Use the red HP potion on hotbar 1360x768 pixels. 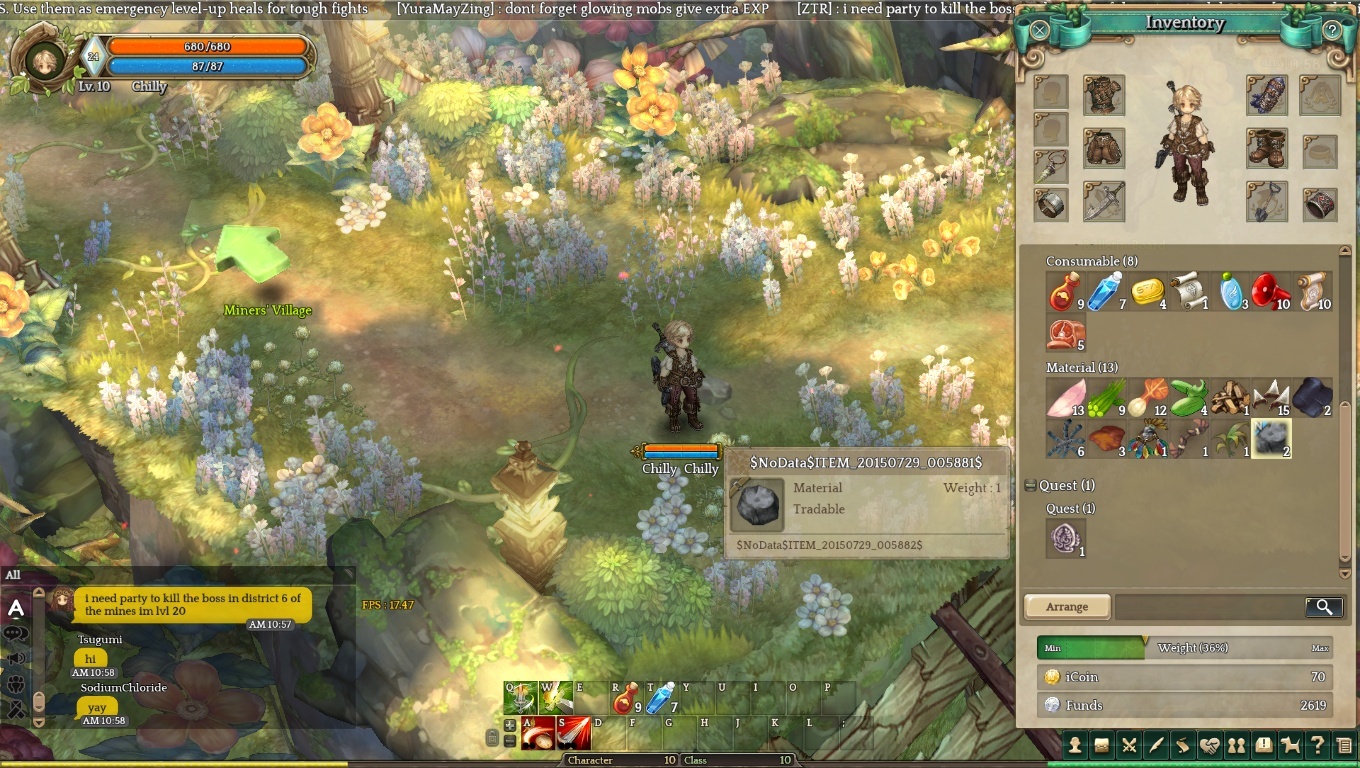tap(627, 698)
